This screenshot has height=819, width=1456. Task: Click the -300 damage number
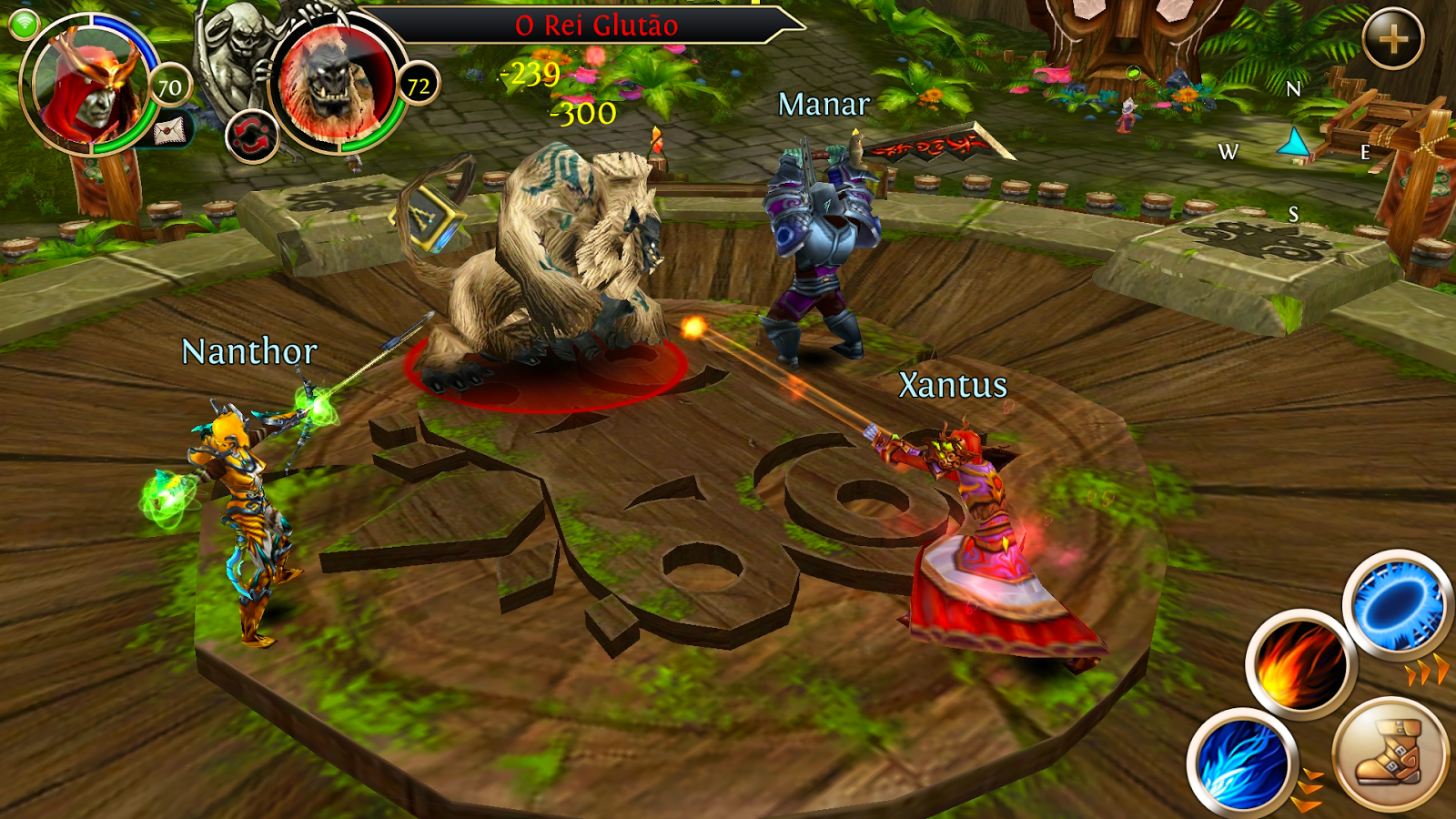point(582,114)
